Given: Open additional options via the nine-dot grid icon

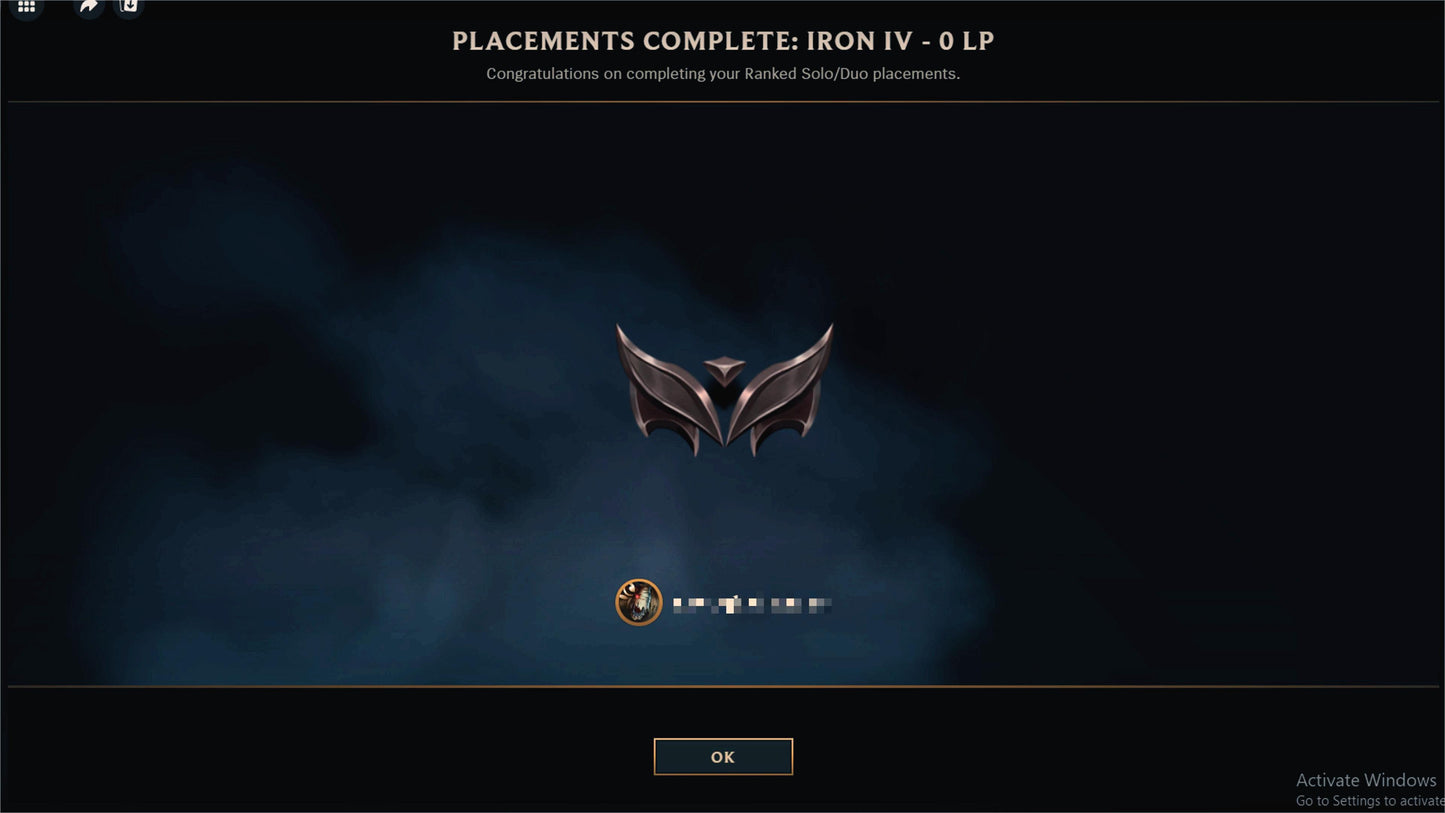Looking at the screenshot, I should pos(26,7).
